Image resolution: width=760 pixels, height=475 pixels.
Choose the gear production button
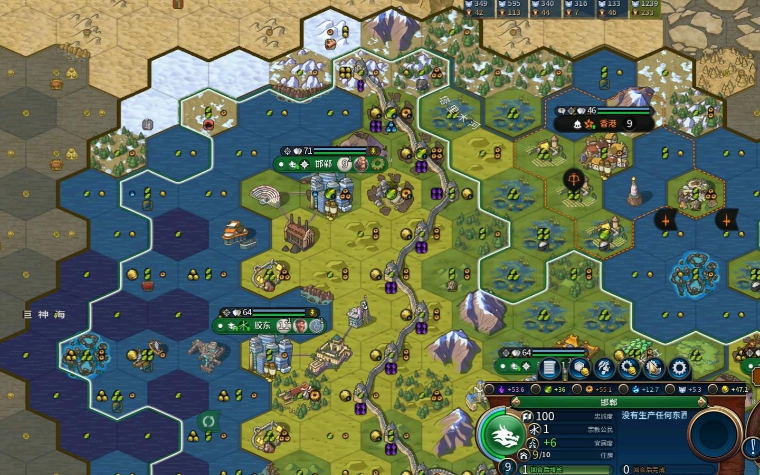[680, 367]
